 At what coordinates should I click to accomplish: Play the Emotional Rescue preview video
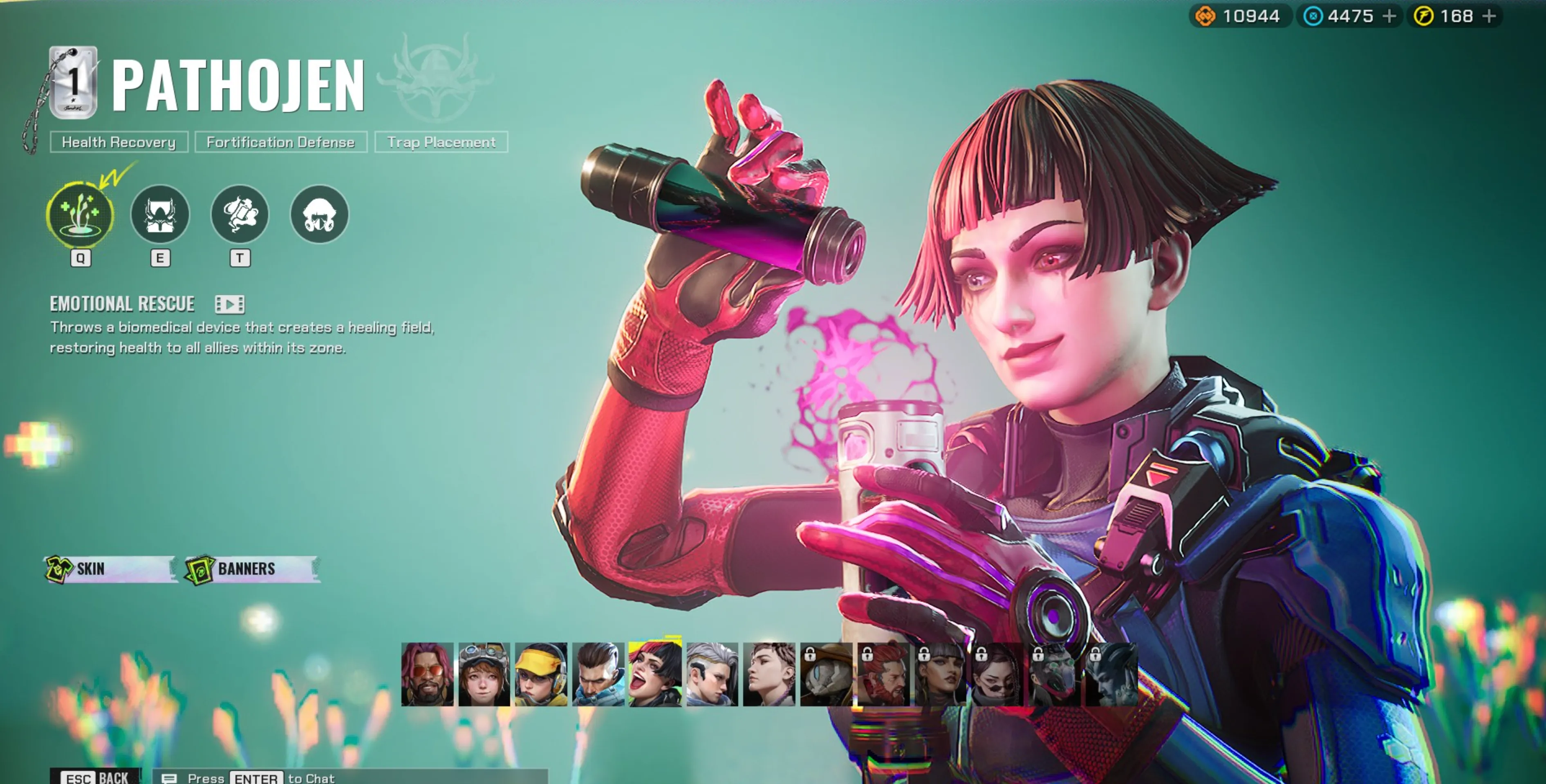pos(229,305)
